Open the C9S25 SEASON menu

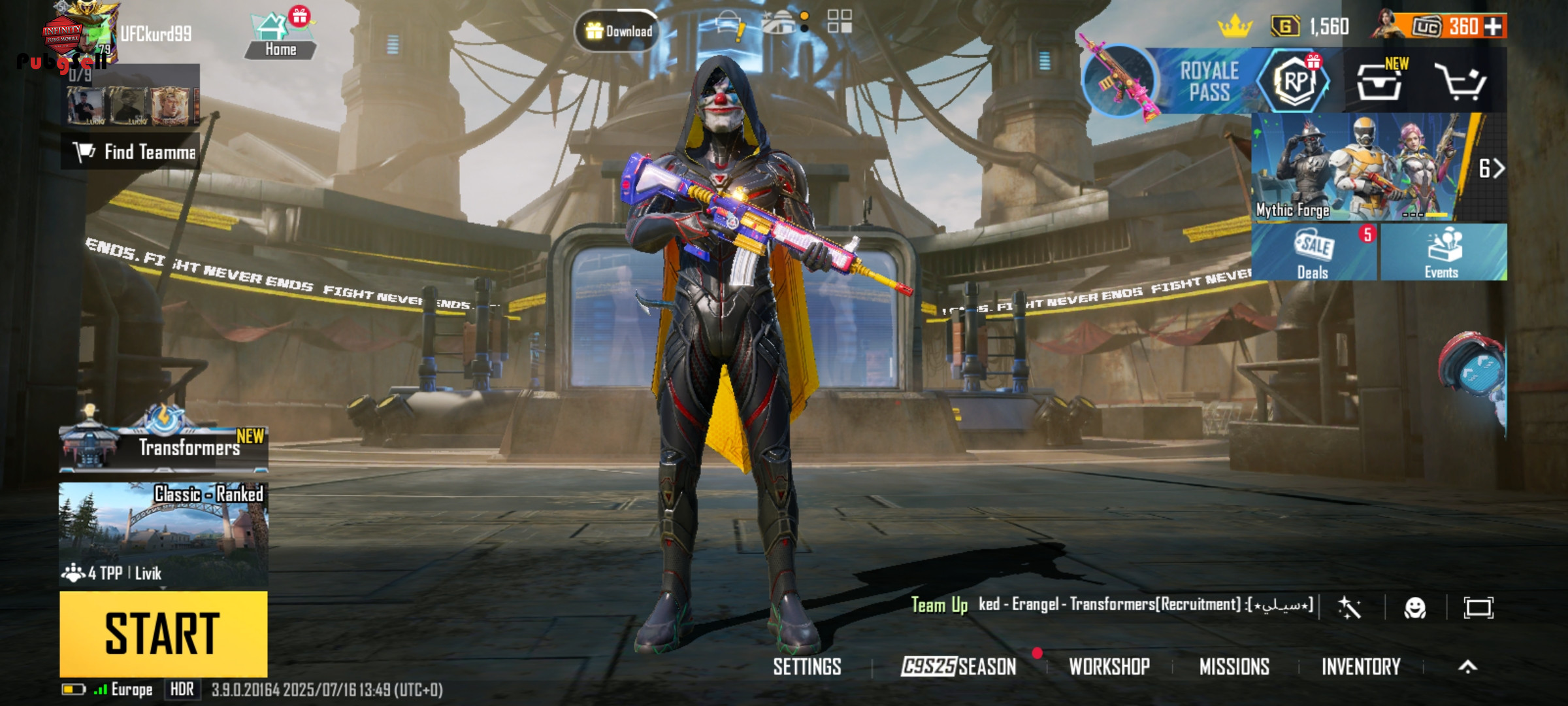pos(958,667)
